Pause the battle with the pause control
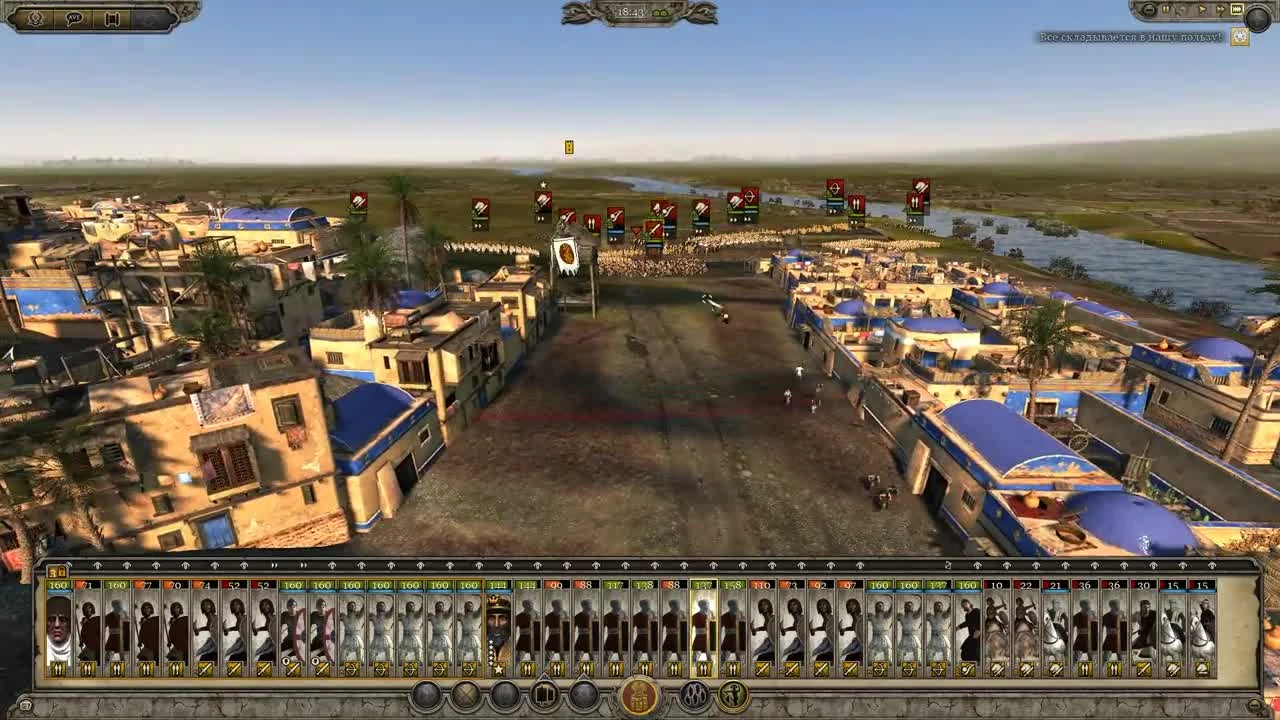 [x=1165, y=9]
